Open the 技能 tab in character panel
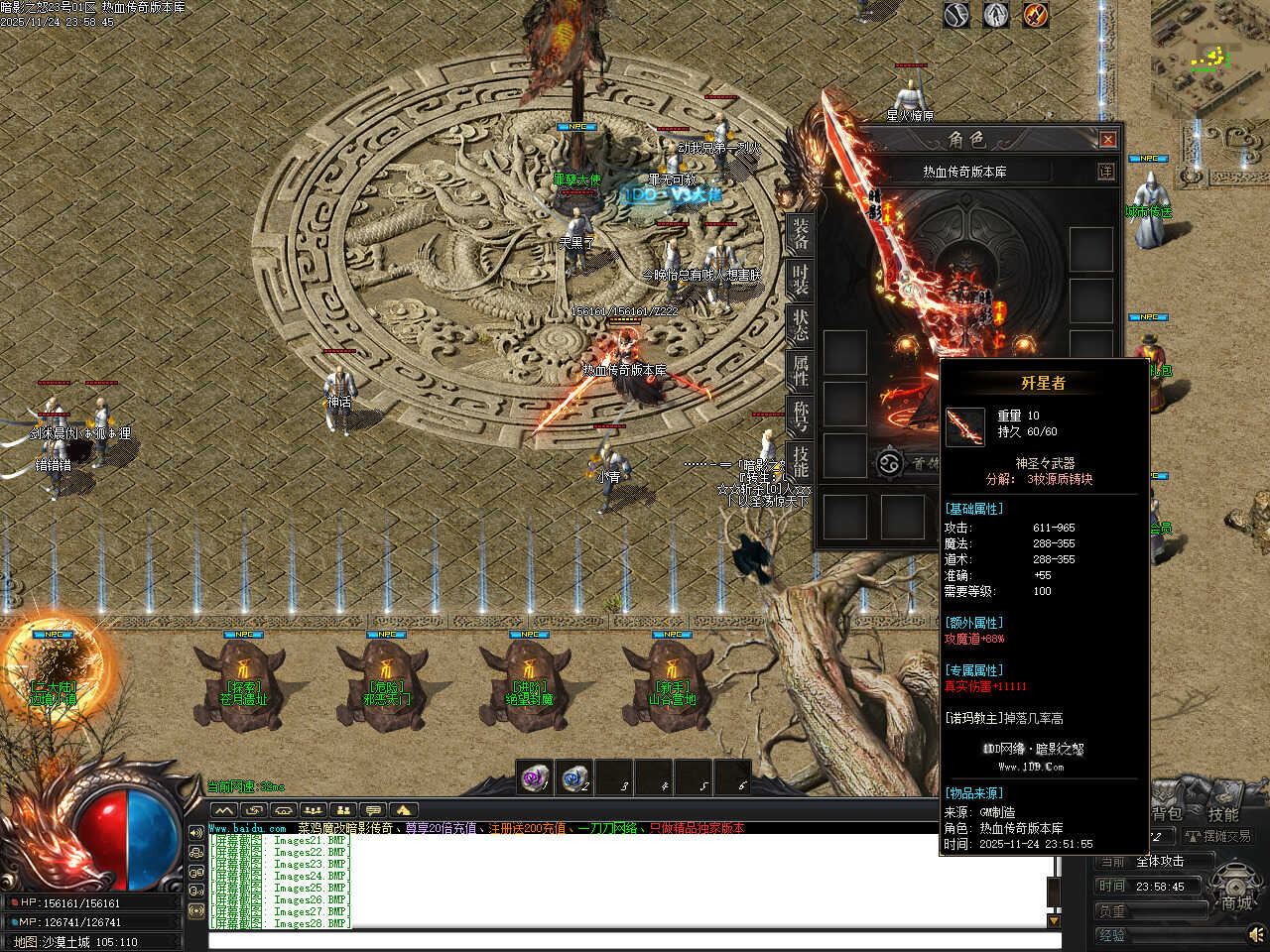The width and height of the screenshot is (1270, 952). click(800, 462)
